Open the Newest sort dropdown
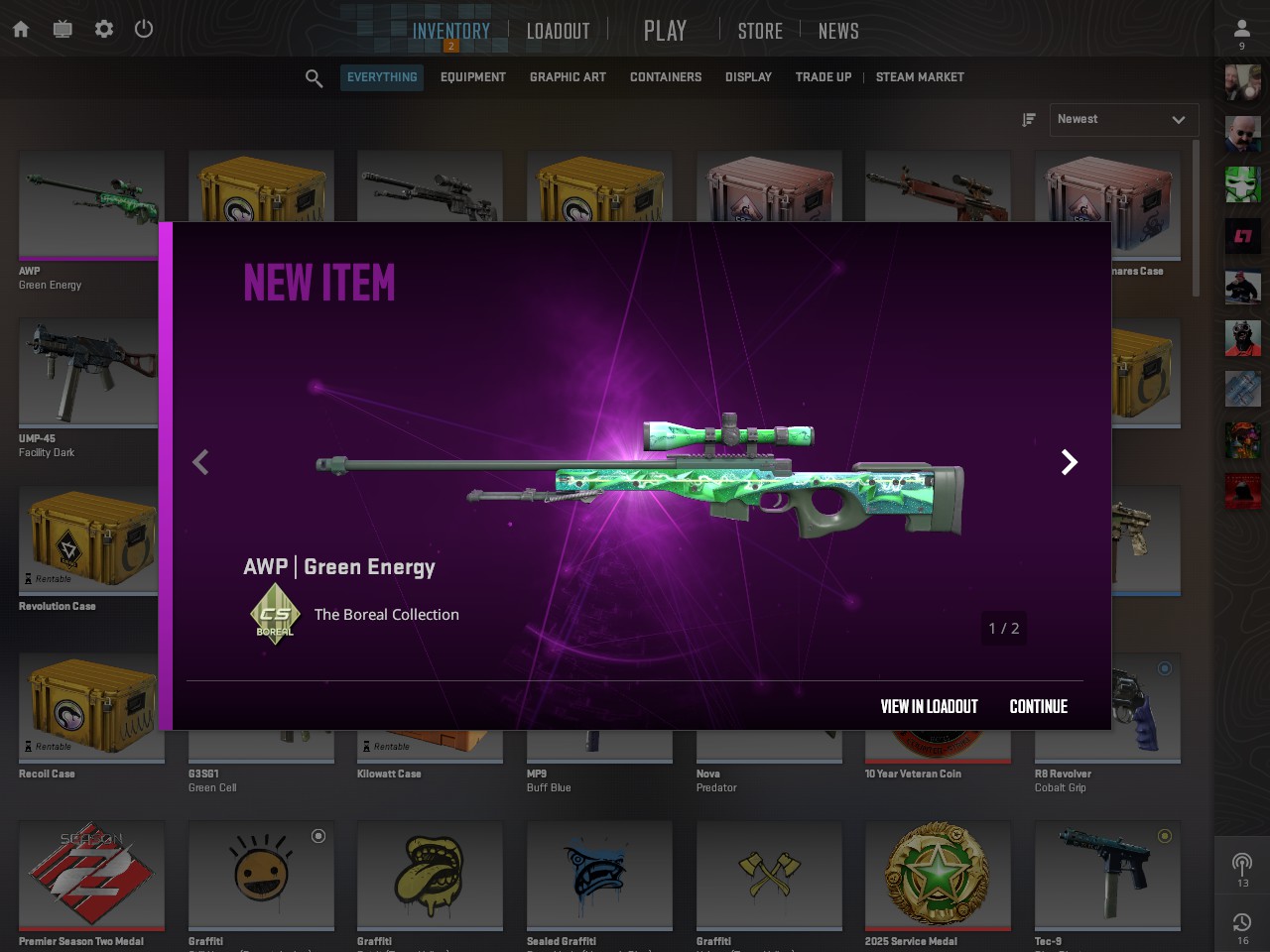 pos(1123,120)
